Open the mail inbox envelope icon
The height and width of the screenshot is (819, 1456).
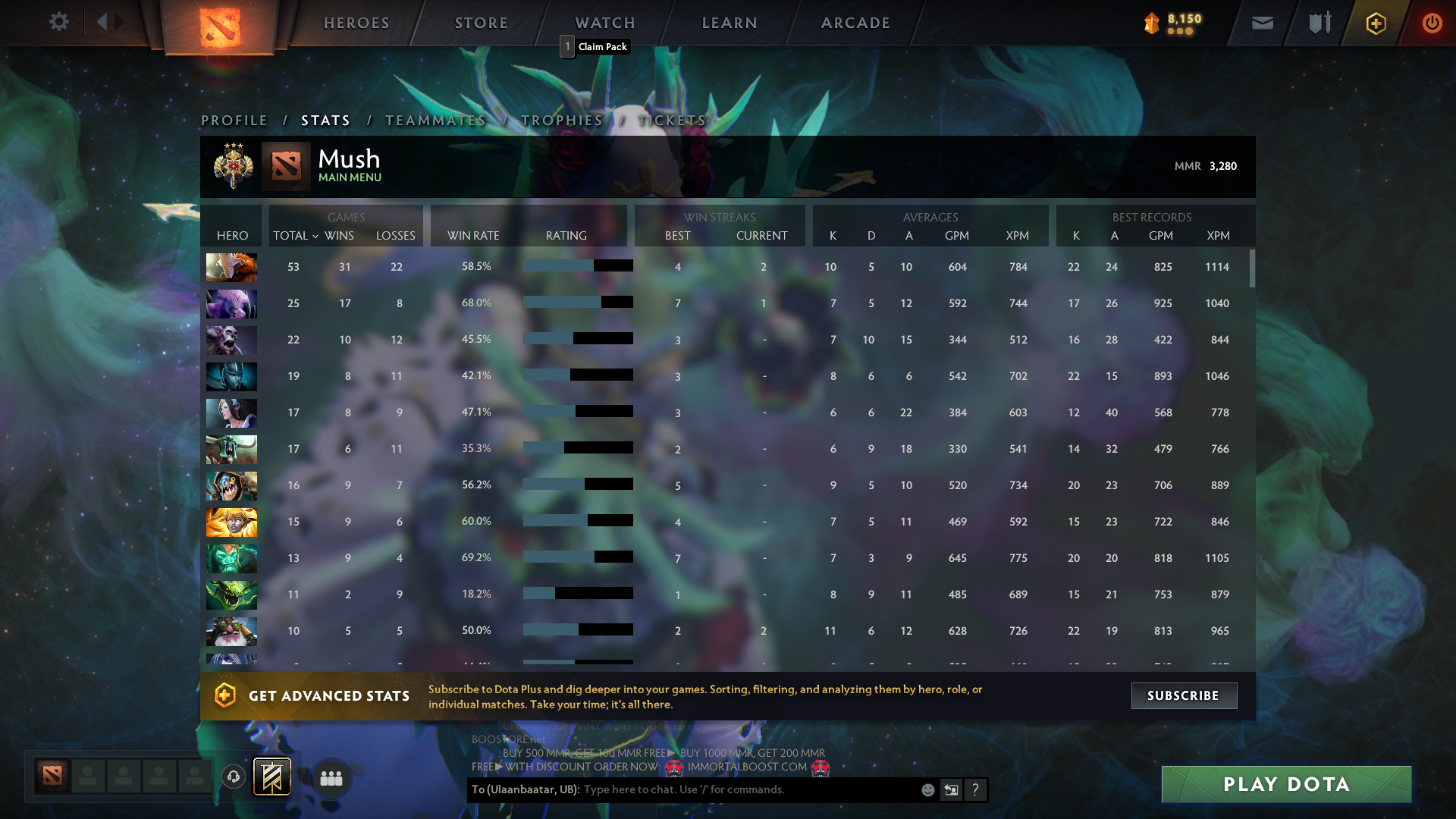pyautogui.click(x=1262, y=23)
